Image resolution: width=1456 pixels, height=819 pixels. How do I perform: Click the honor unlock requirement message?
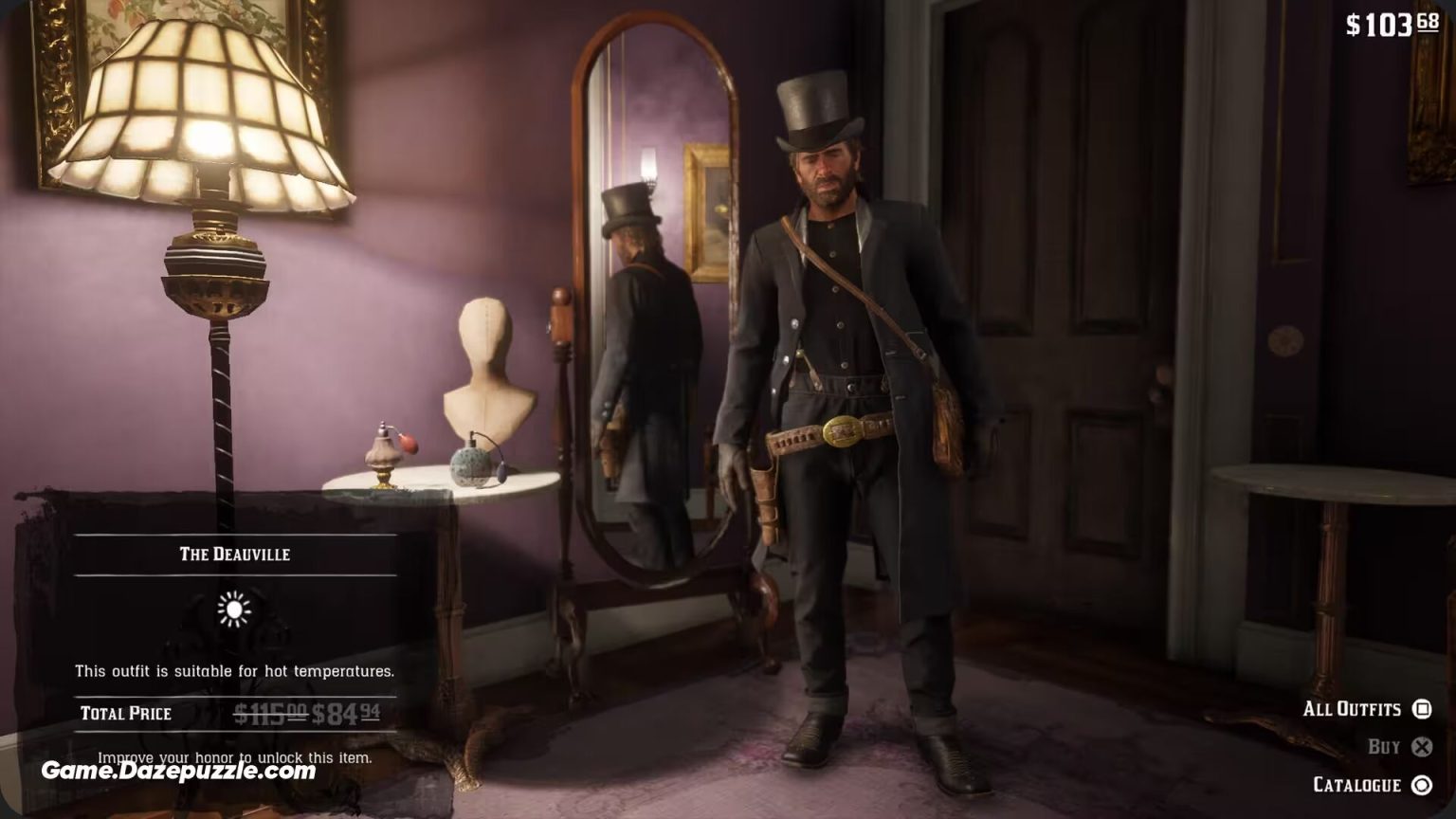coord(233,758)
